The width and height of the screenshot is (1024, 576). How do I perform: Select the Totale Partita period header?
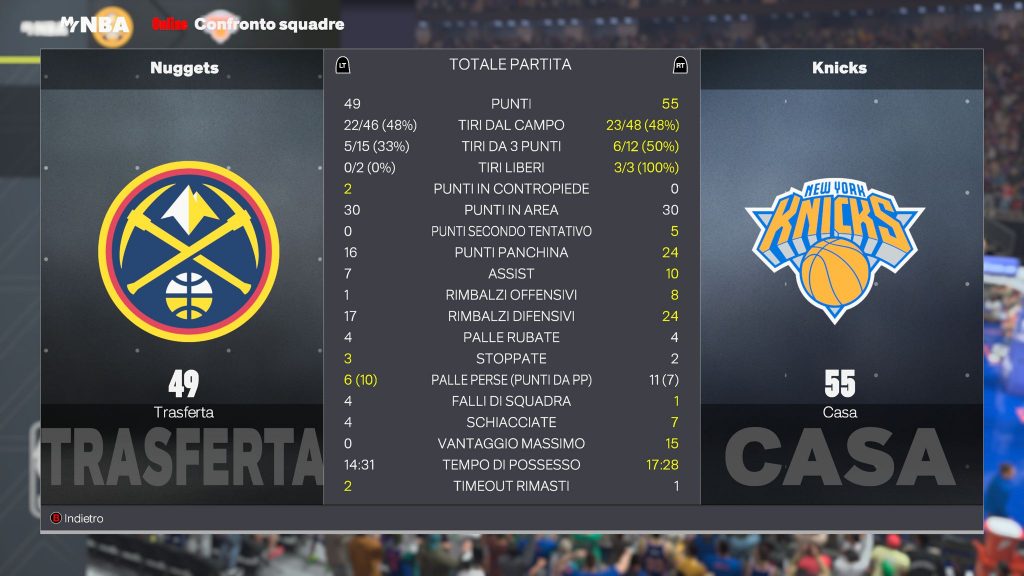(510, 65)
